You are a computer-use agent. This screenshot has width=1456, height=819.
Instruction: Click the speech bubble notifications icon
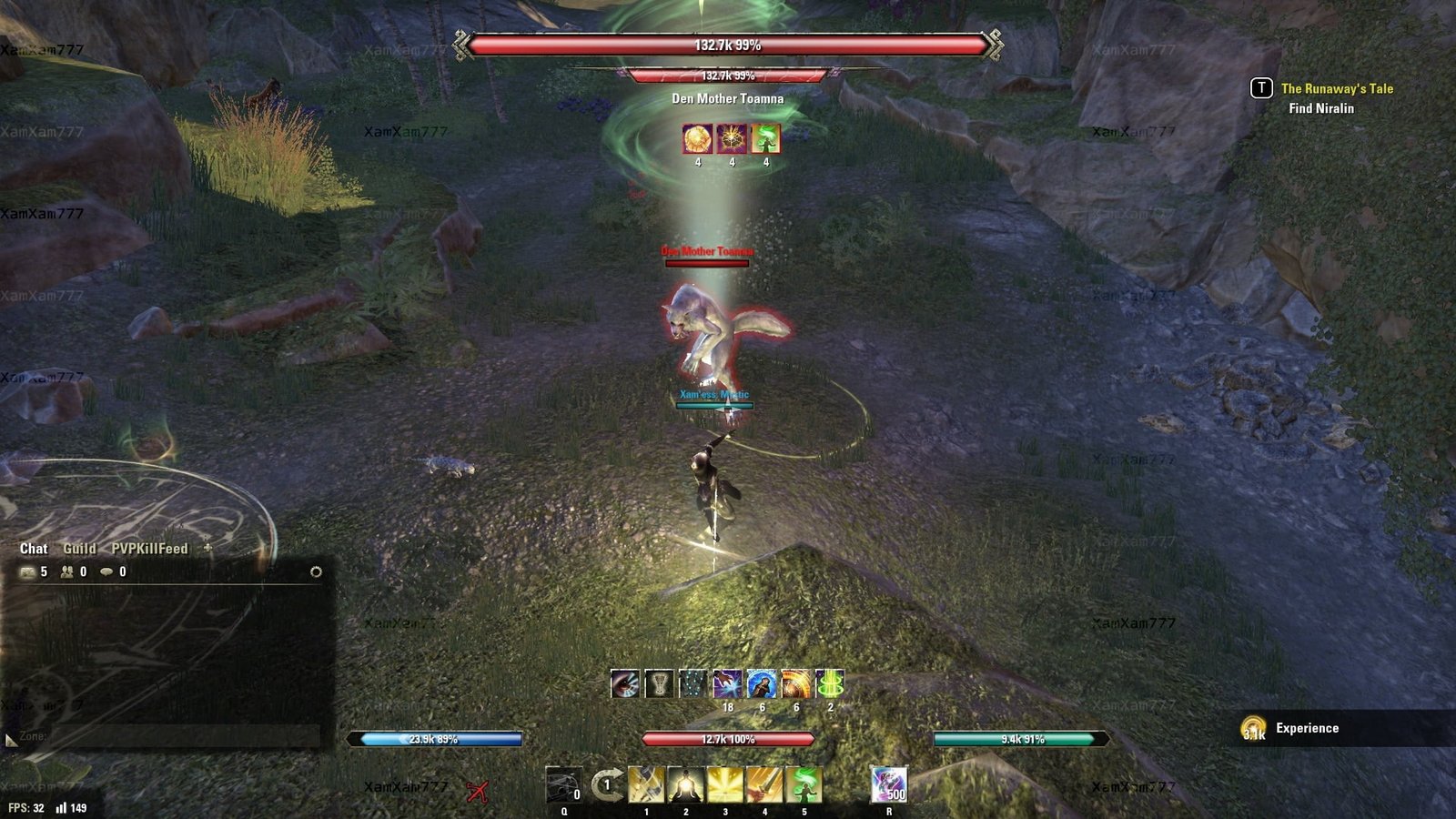click(x=106, y=571)
